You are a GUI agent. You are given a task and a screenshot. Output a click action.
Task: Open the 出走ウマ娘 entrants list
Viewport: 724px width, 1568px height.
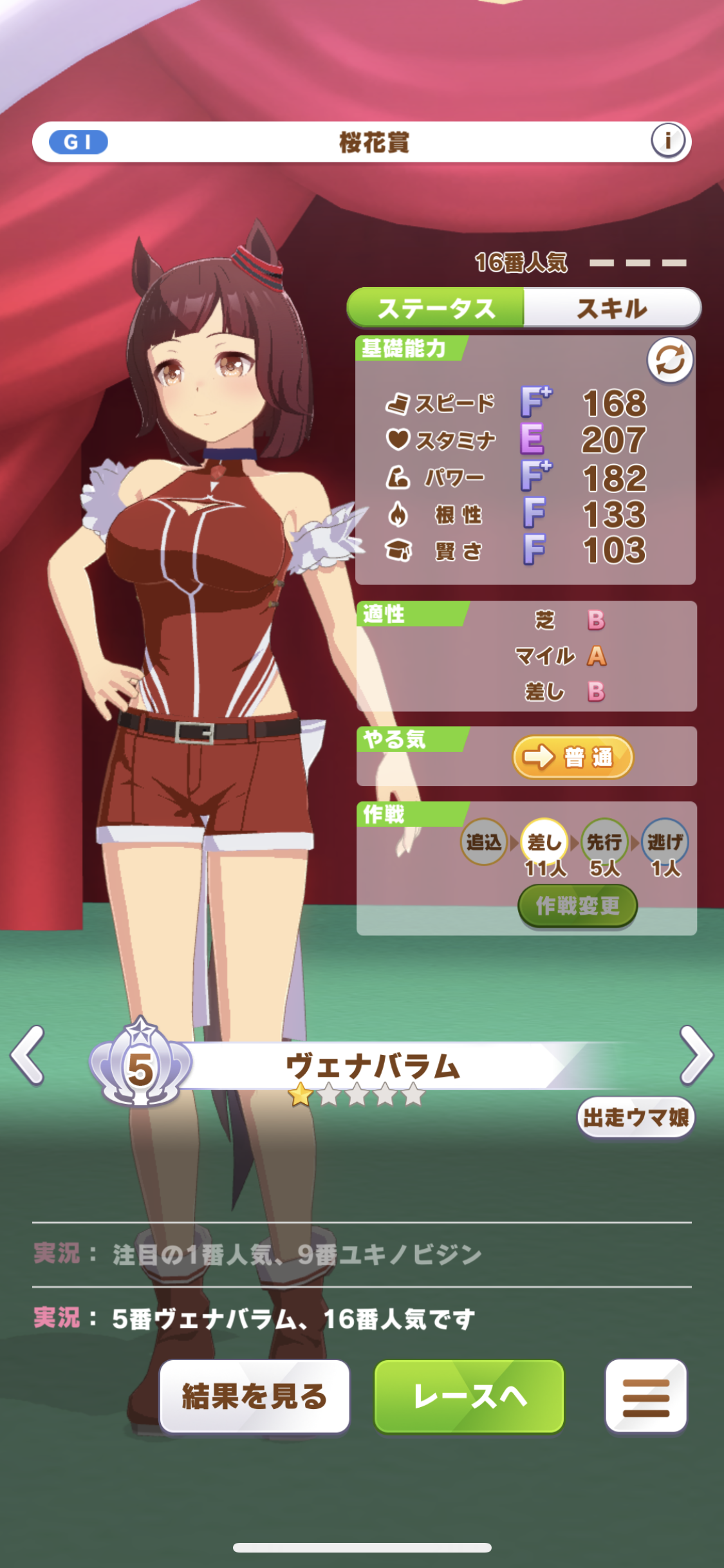click(x=635, y=1117)
